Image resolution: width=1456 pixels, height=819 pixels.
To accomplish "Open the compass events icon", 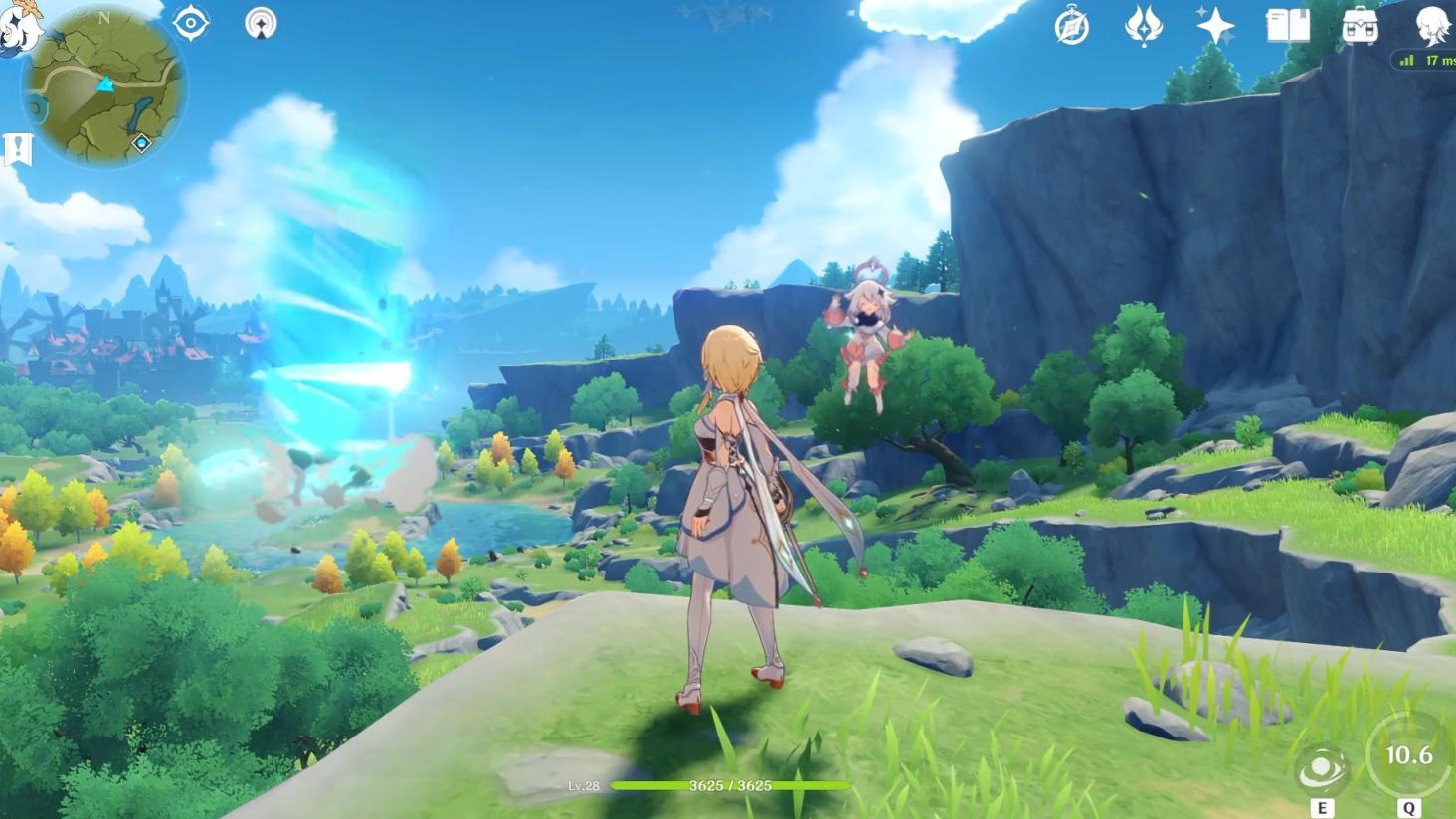I will [1071, 26].
